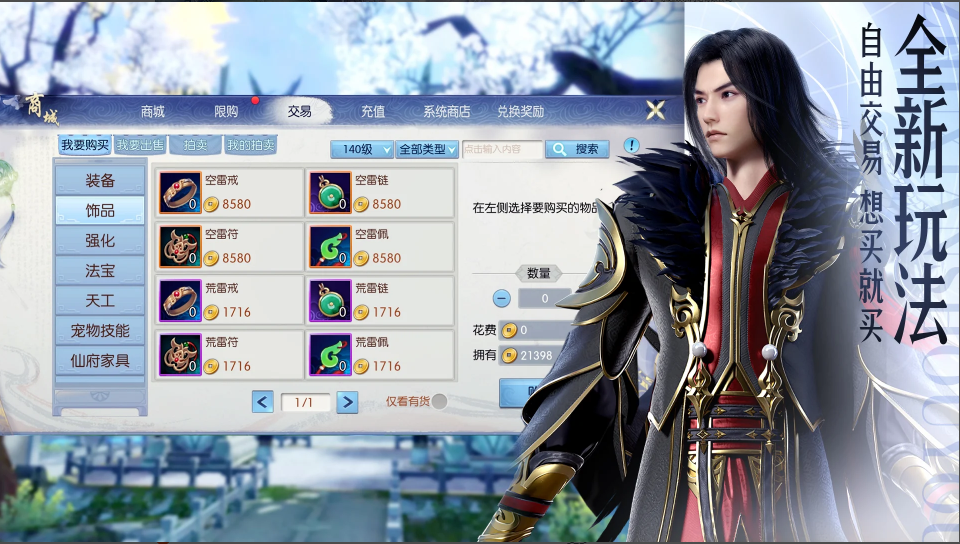This screenshot has height=544, width=960.
Task: Switch to 兑换奖励 tab
Action: click(520, 111)
